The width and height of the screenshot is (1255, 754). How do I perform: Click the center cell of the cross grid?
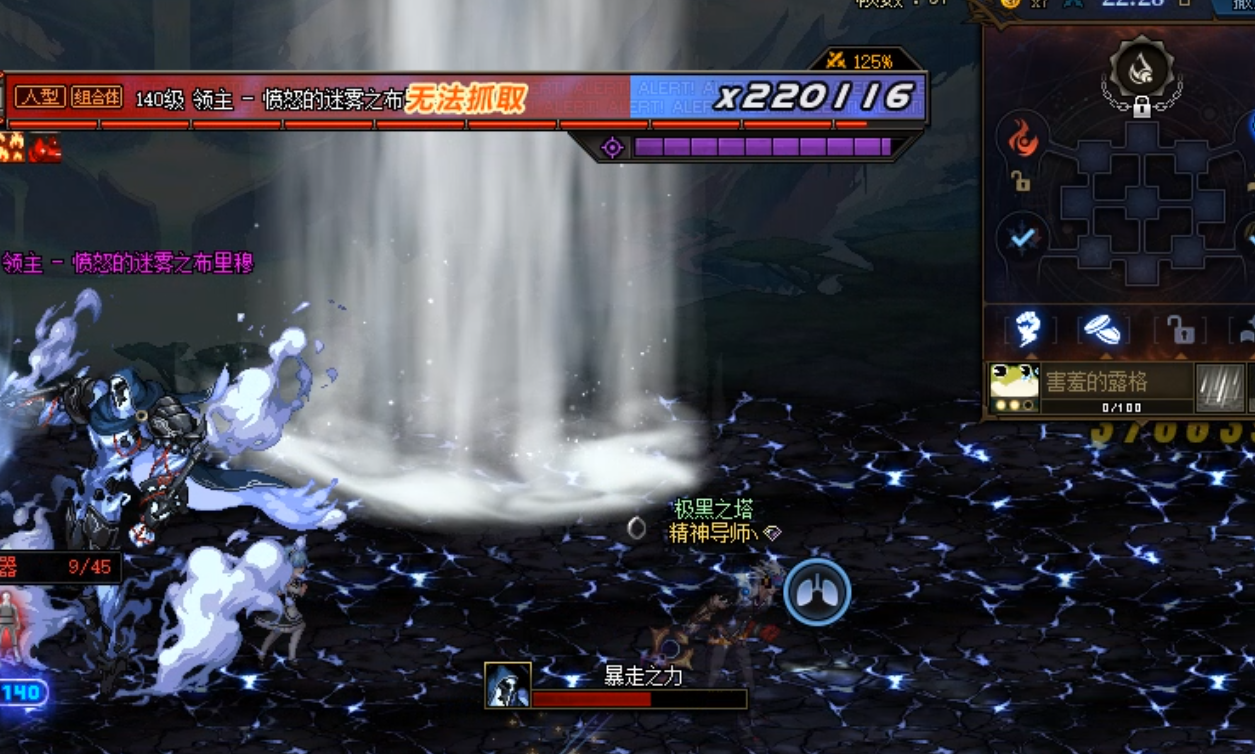(x=1141, y=204)
